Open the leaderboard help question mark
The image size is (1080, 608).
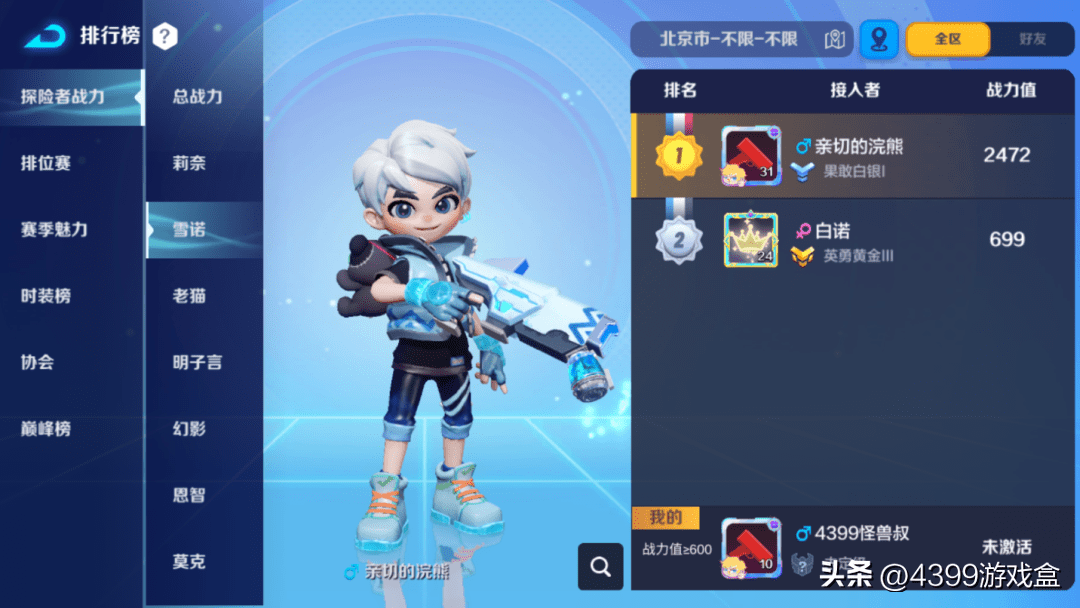pos(165,37)
